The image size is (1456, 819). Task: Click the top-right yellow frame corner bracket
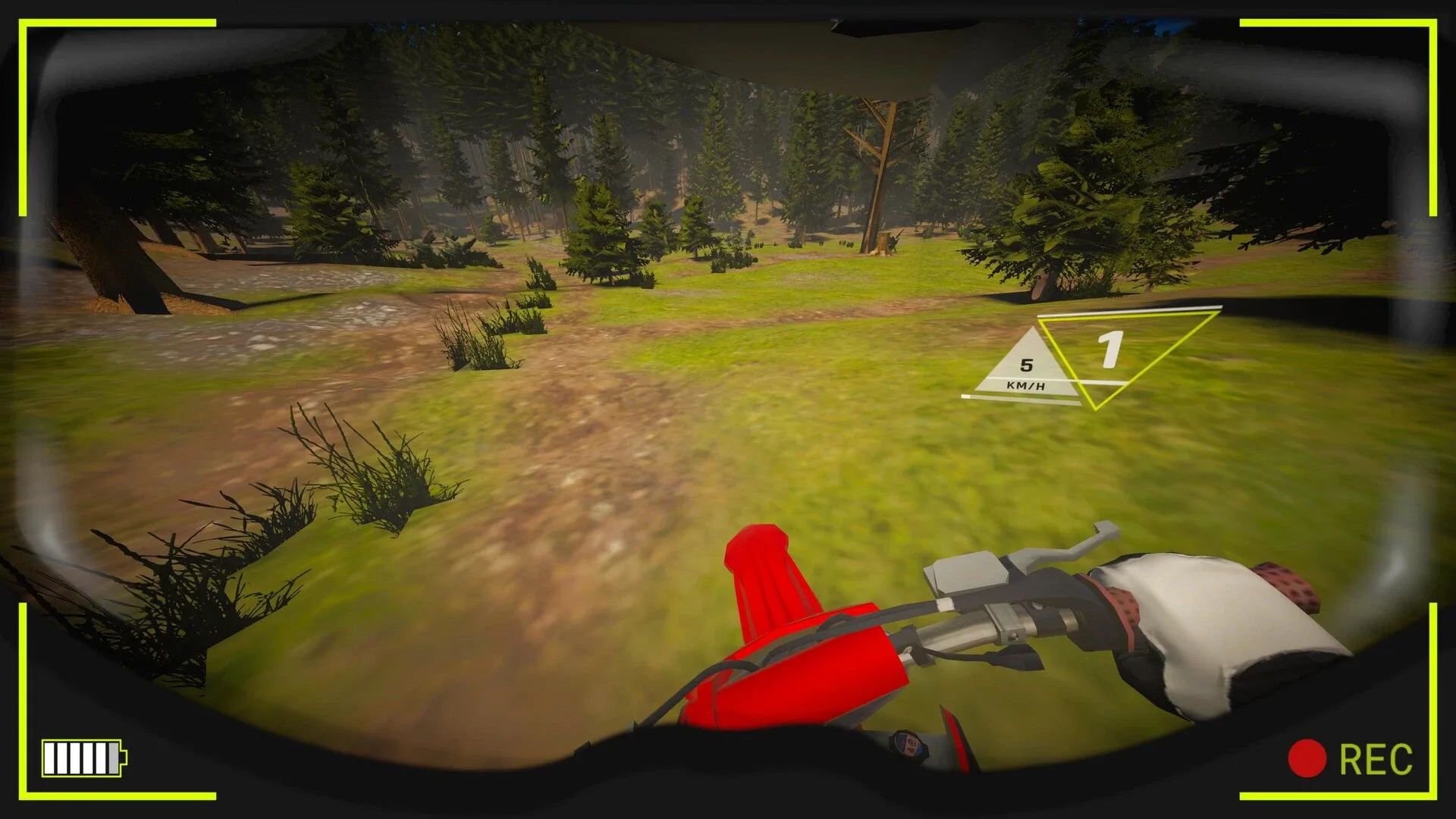click(1433, 23)
